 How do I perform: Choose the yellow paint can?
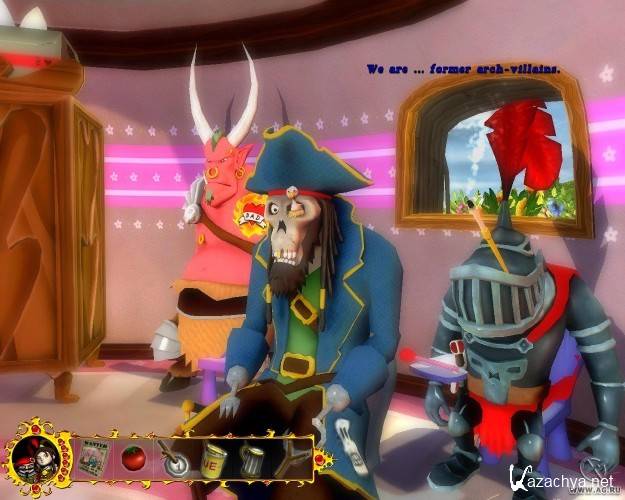pos(214,461)
